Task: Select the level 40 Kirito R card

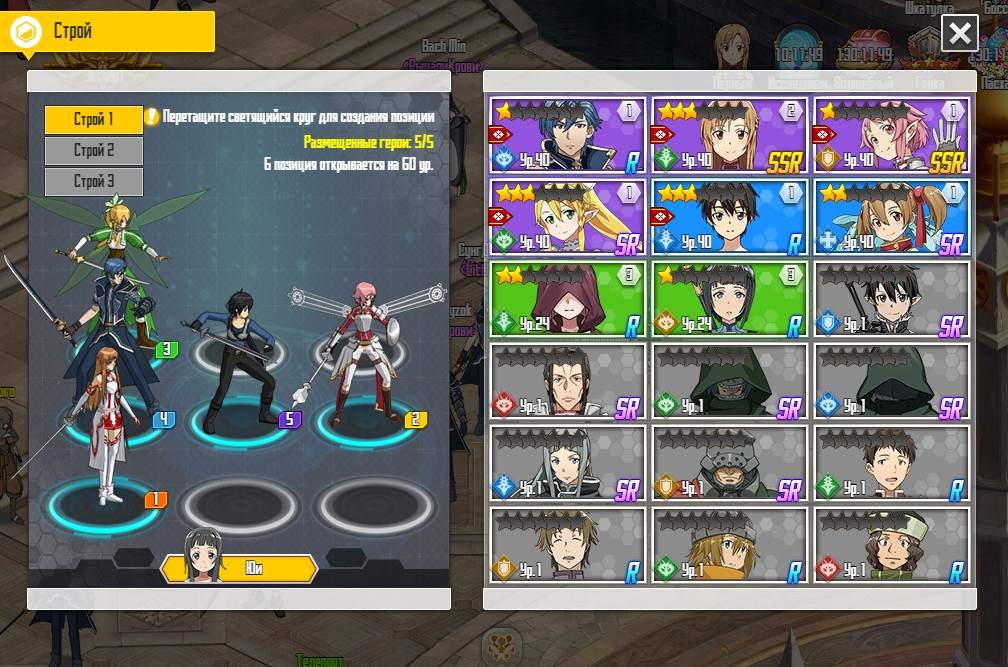Action: click(x=730, y=218)
